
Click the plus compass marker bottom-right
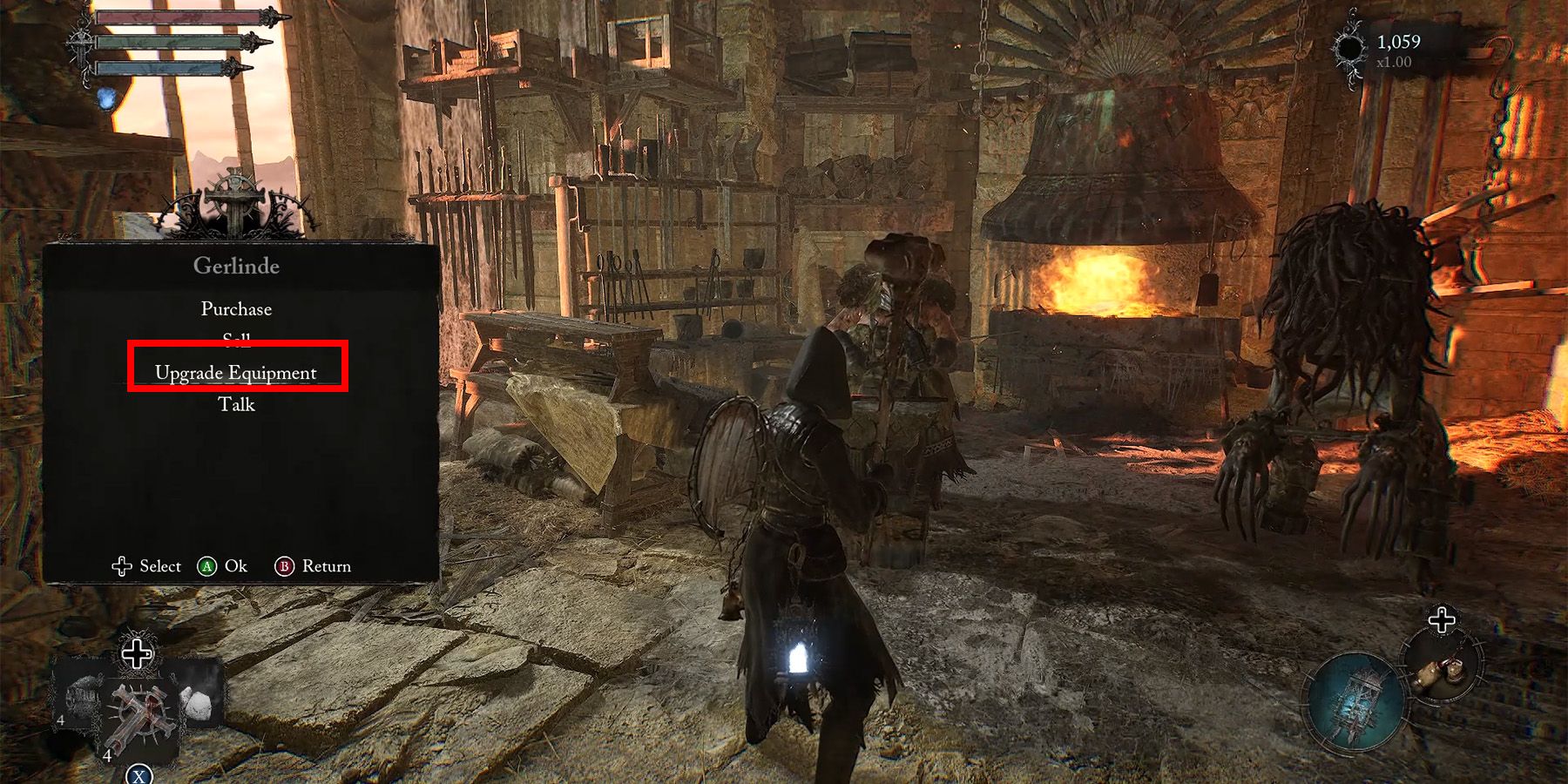[x=1442, y=620]
